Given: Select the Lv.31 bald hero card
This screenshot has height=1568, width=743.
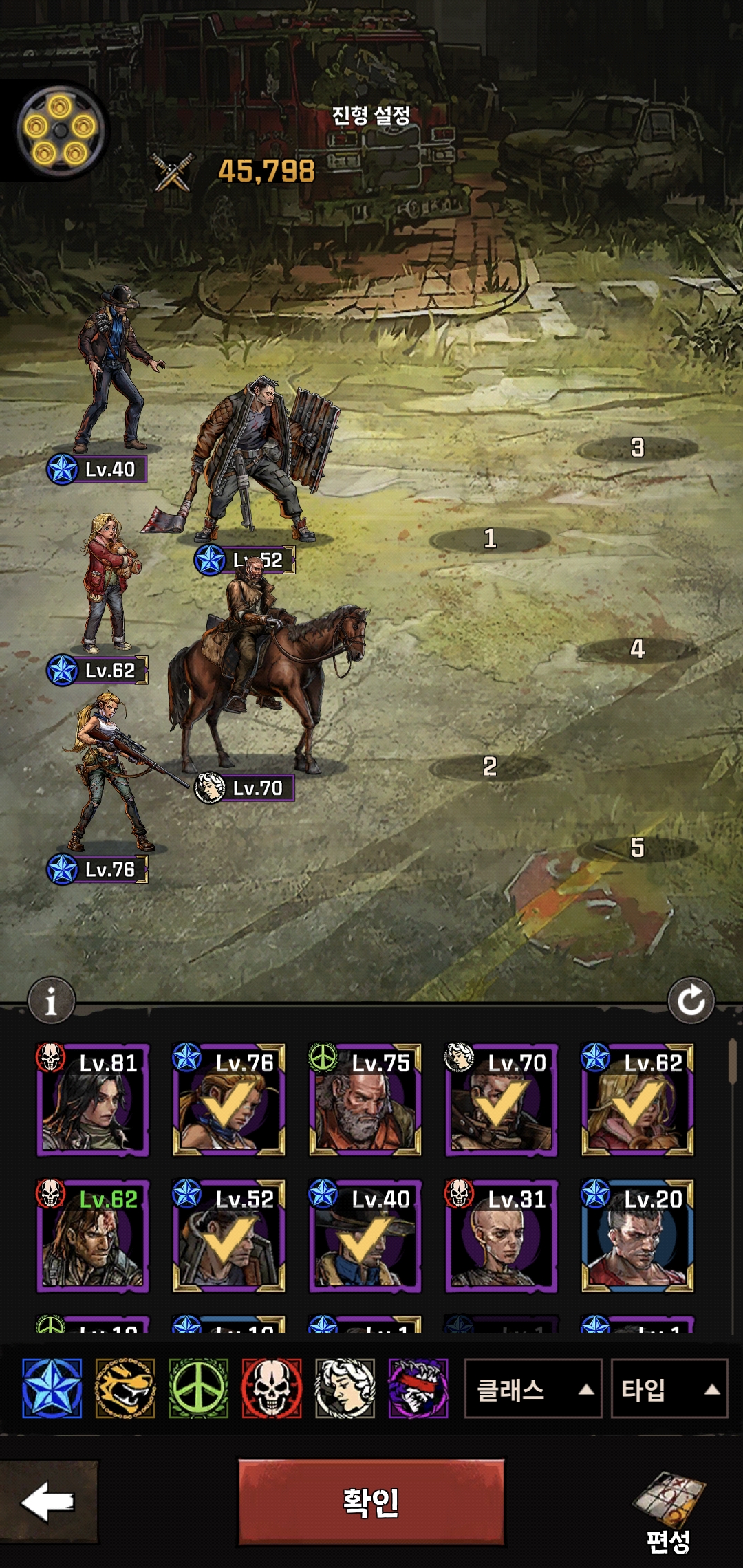Looking at the screenshot, I should (x=501, y=1236).
